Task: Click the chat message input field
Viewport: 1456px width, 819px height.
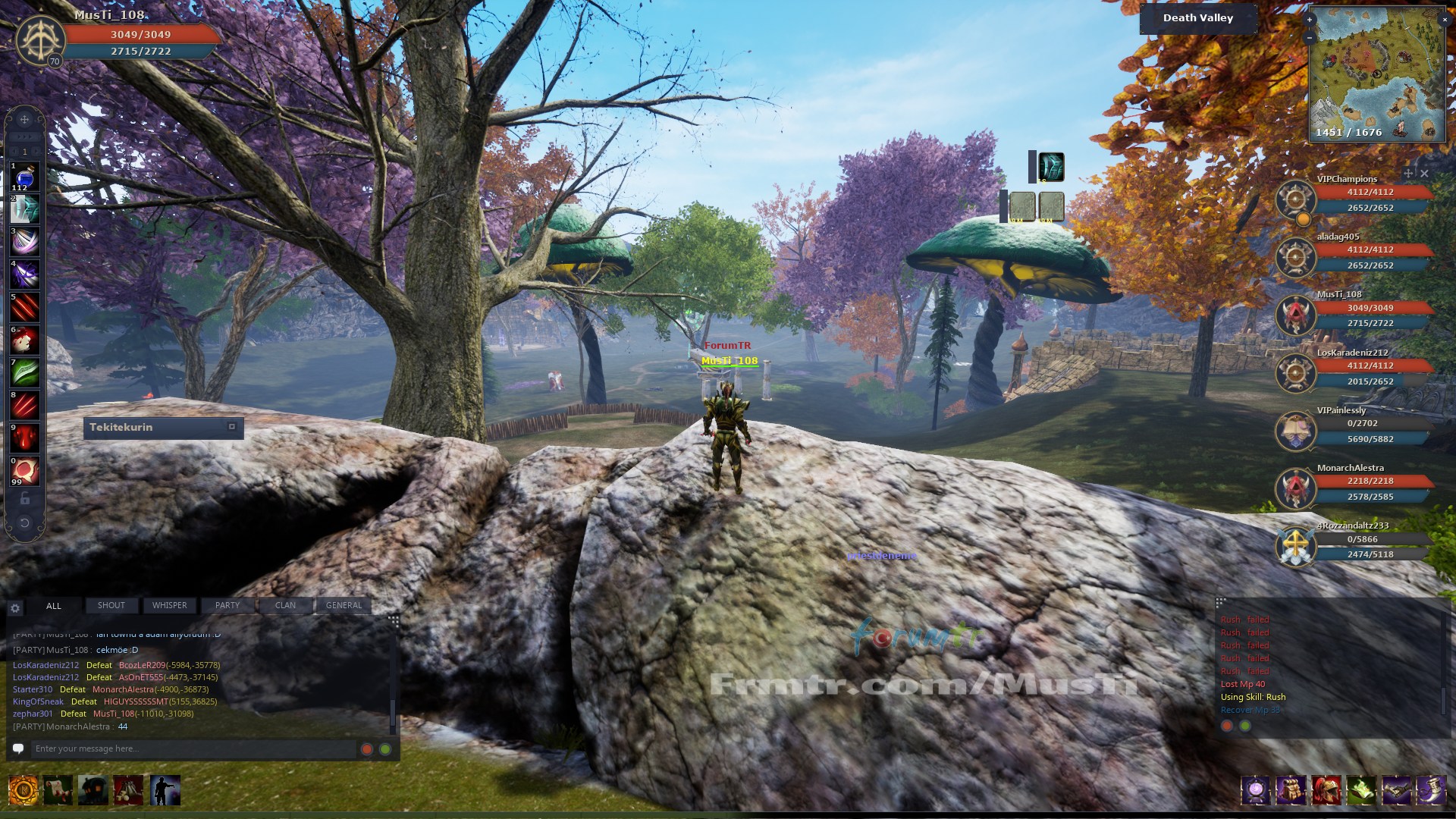Action: 190,748
